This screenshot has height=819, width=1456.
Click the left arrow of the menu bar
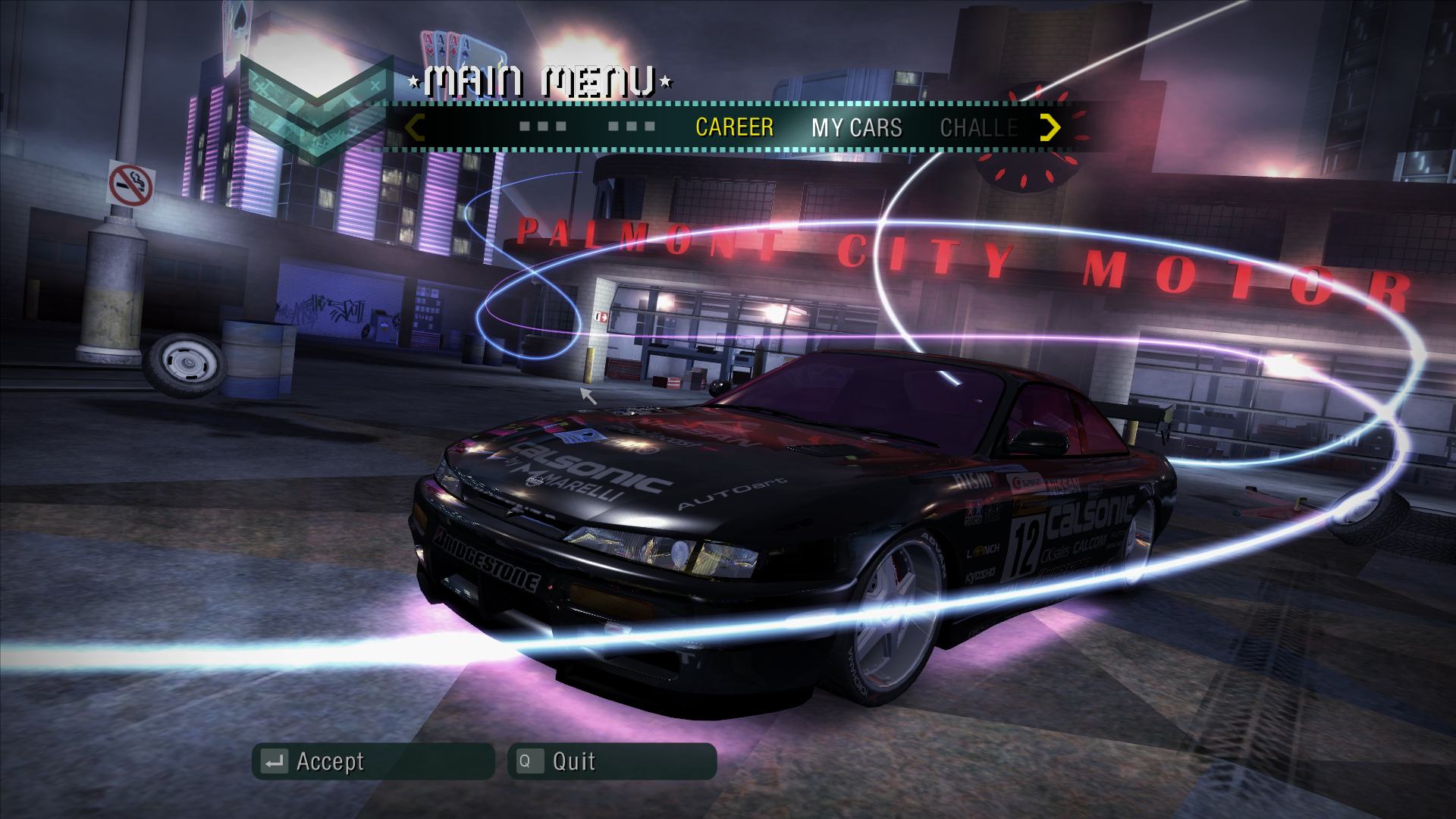(414, 127)
